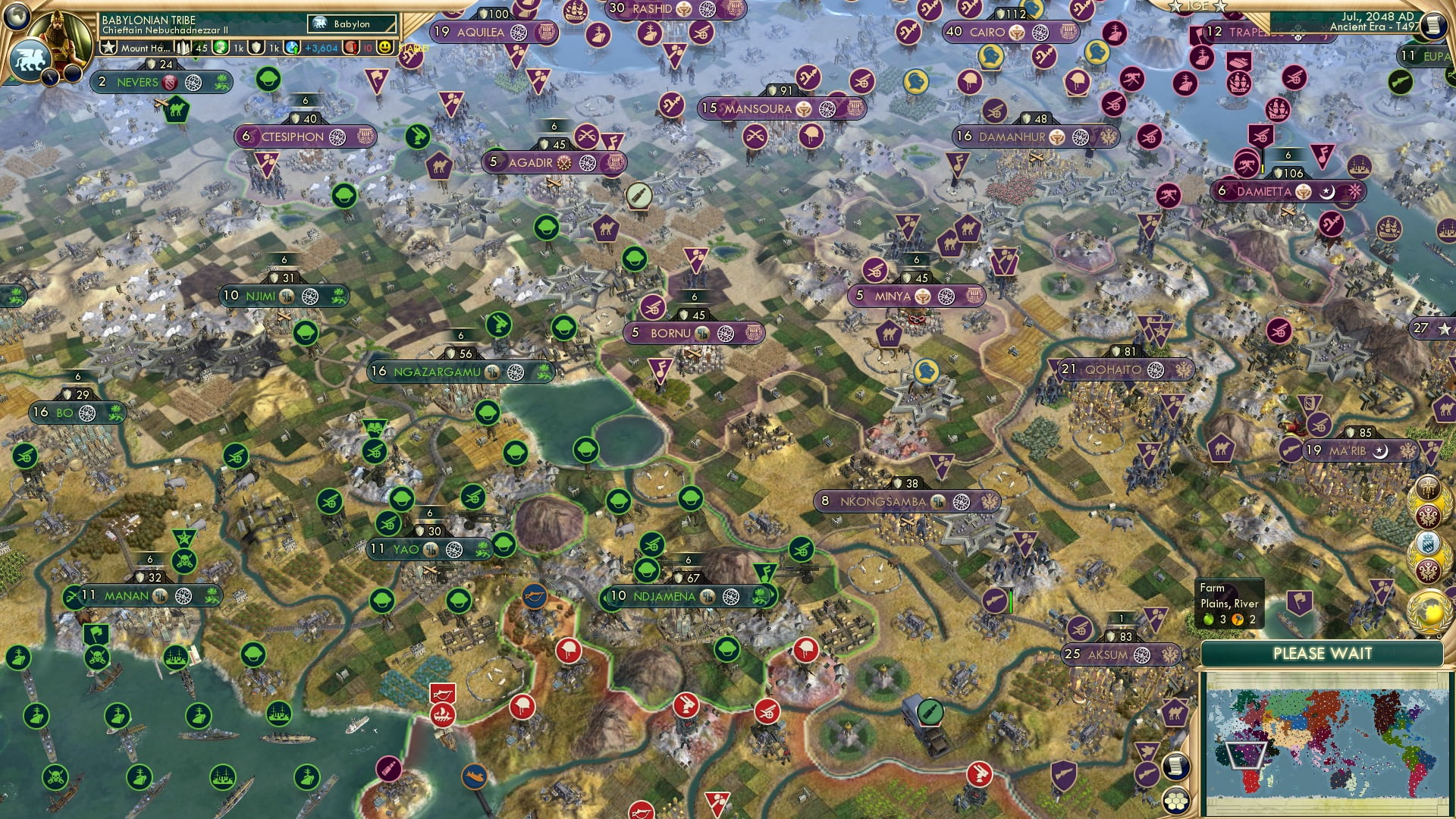
Task: Click the minimap world overview
Action: [x=1327, y=739]
